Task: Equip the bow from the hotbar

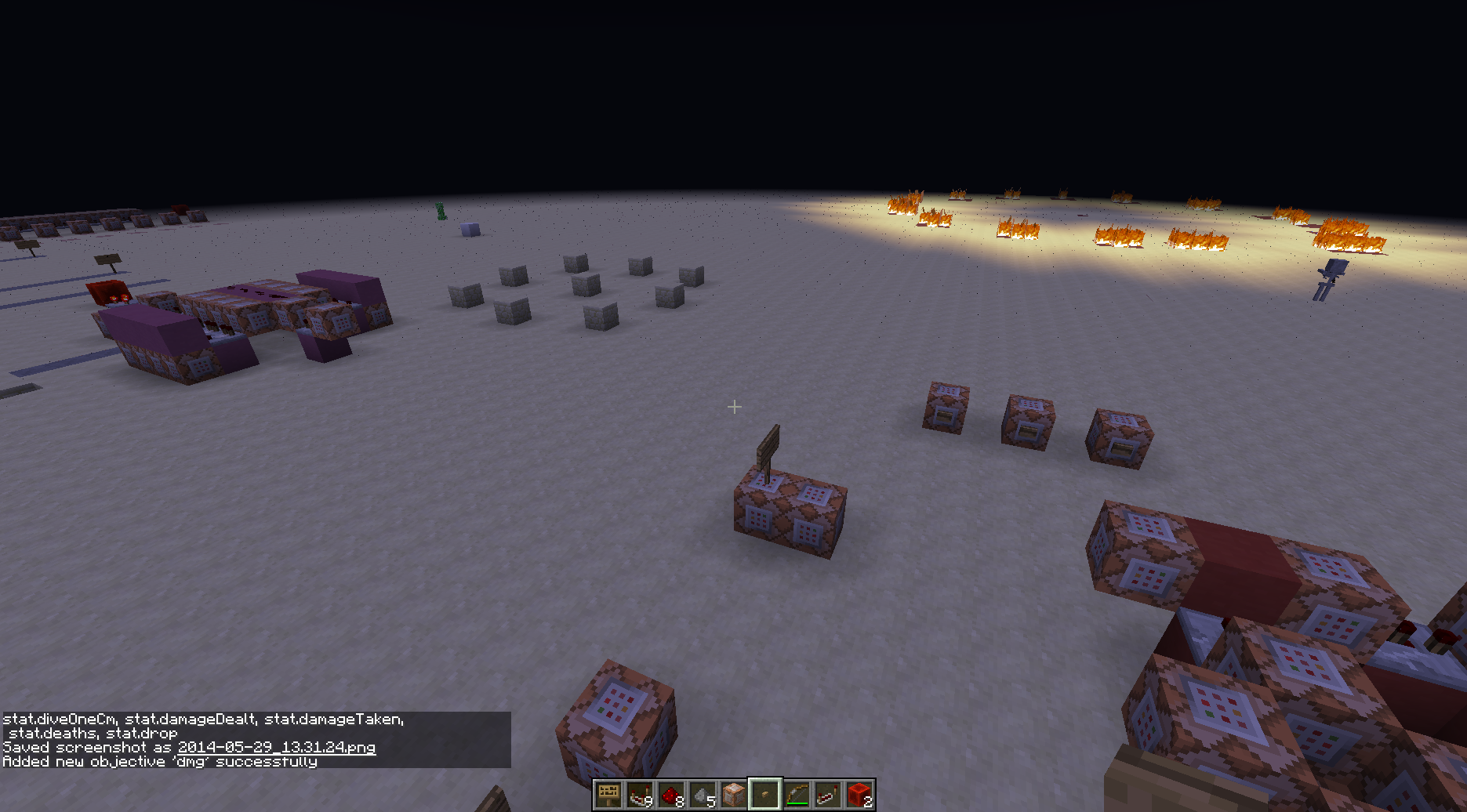Action: (797, 795)
